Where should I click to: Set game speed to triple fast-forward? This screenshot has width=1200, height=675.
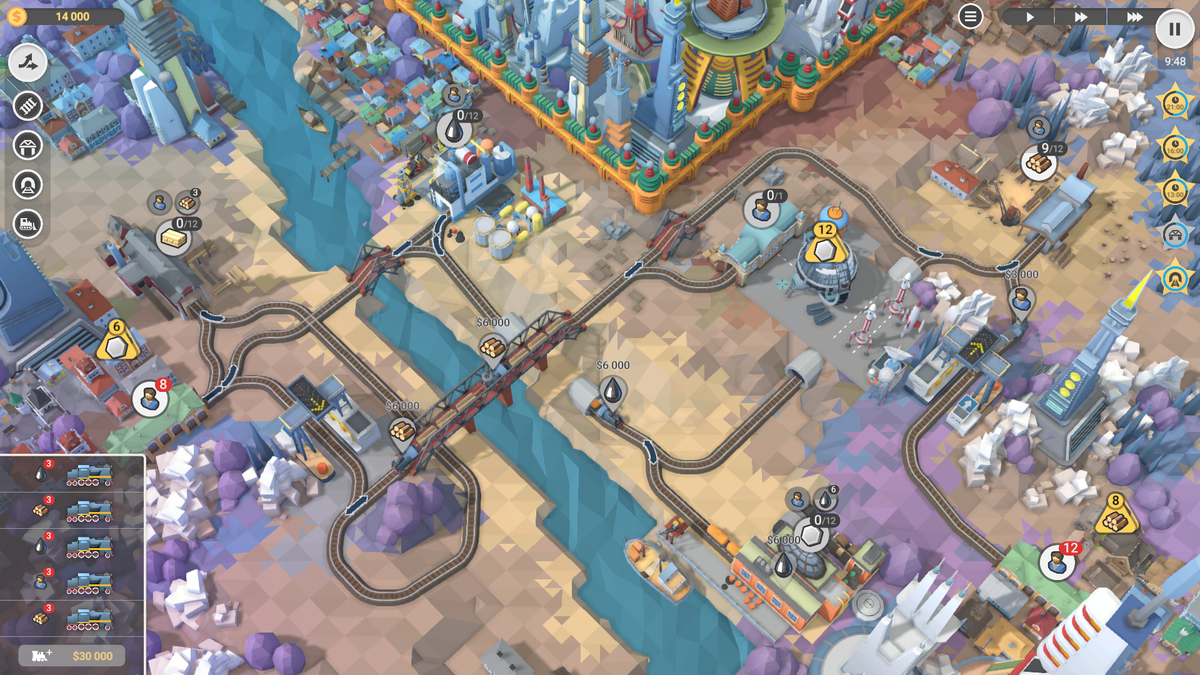1133,17
